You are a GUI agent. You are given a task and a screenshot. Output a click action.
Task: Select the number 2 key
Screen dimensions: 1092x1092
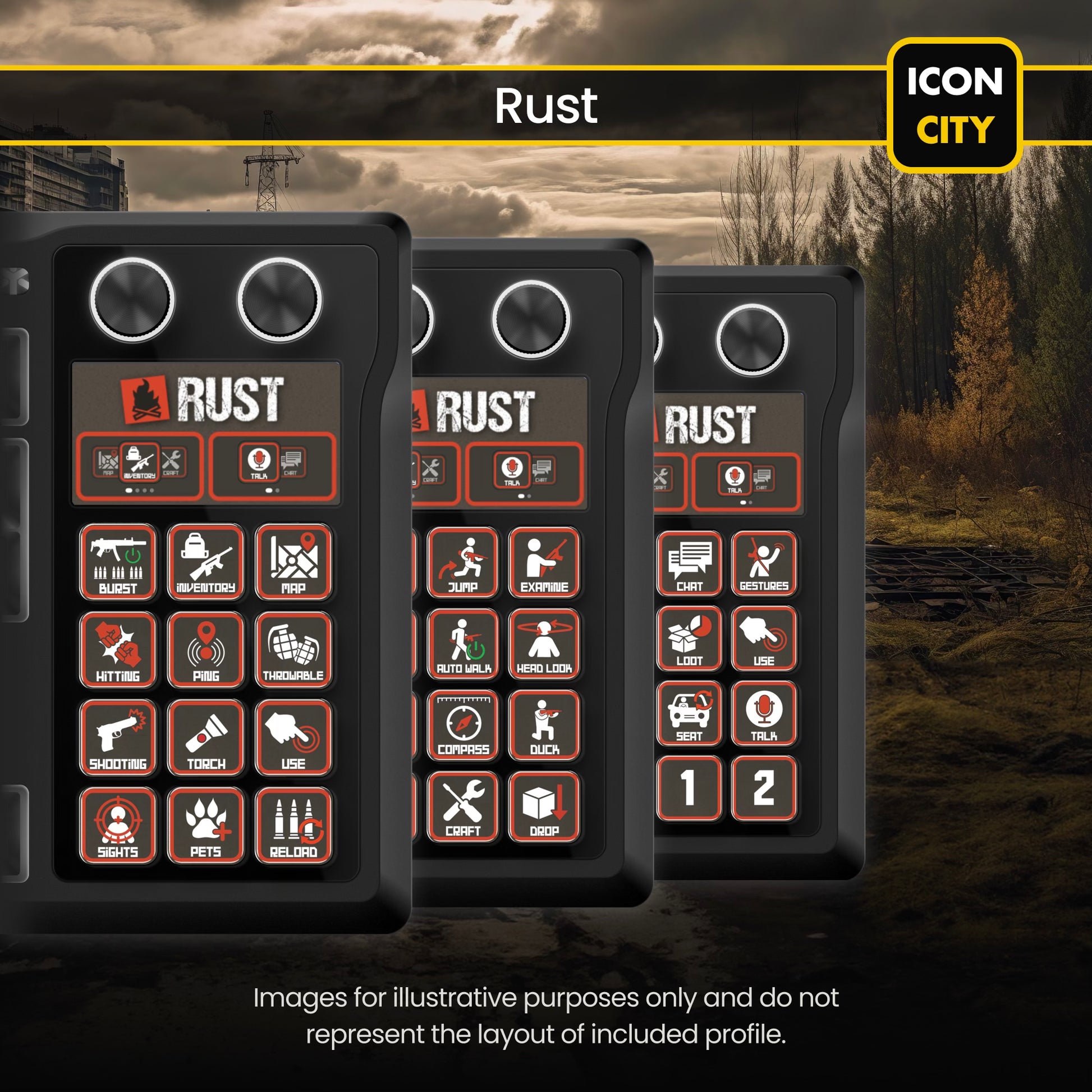click(x=764, y=787)
